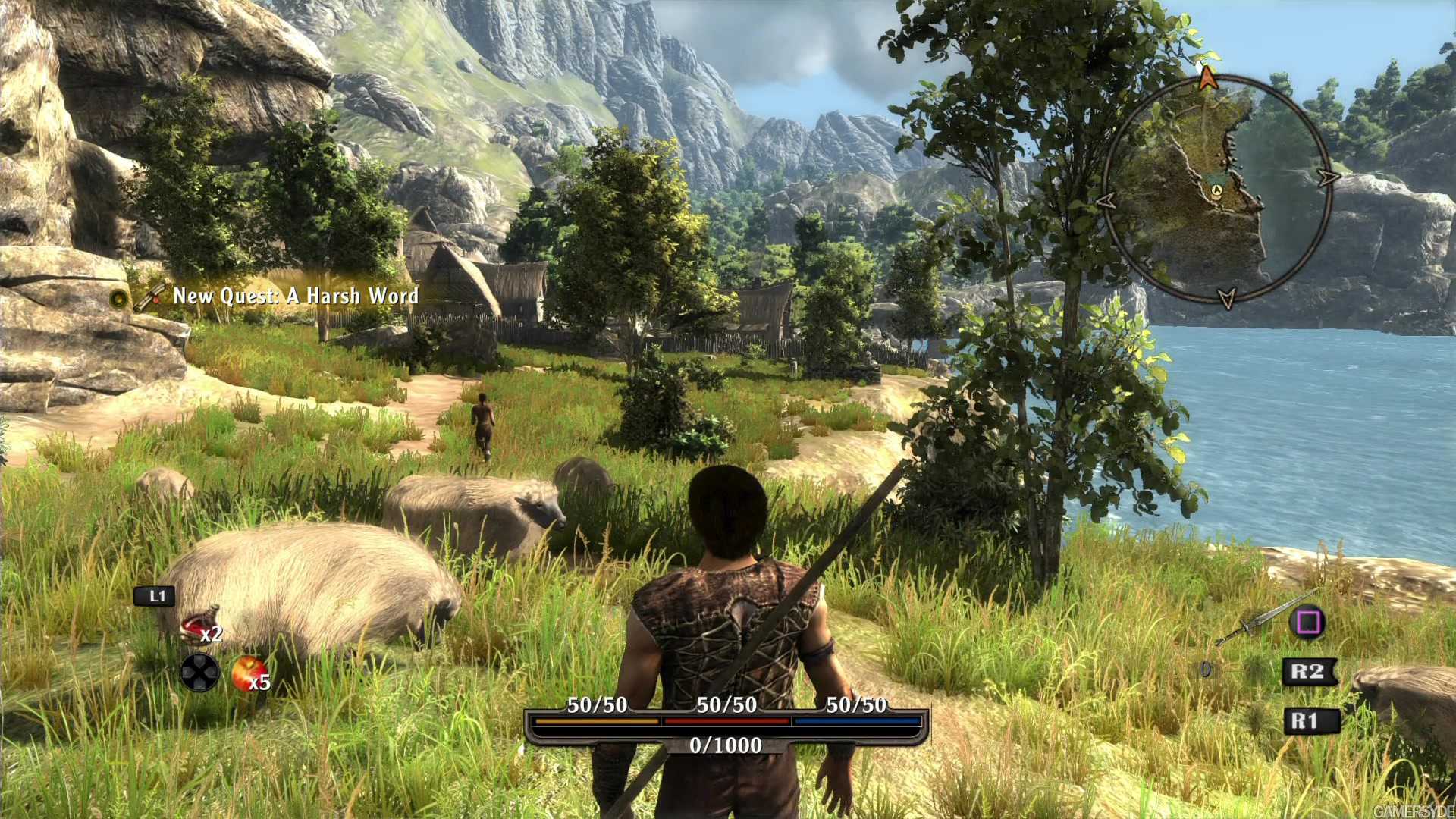Viewport: 1456px width, 819px height.
Task: Select the New Quest: A Harsh Word notification
Action: tap(295, 296)
